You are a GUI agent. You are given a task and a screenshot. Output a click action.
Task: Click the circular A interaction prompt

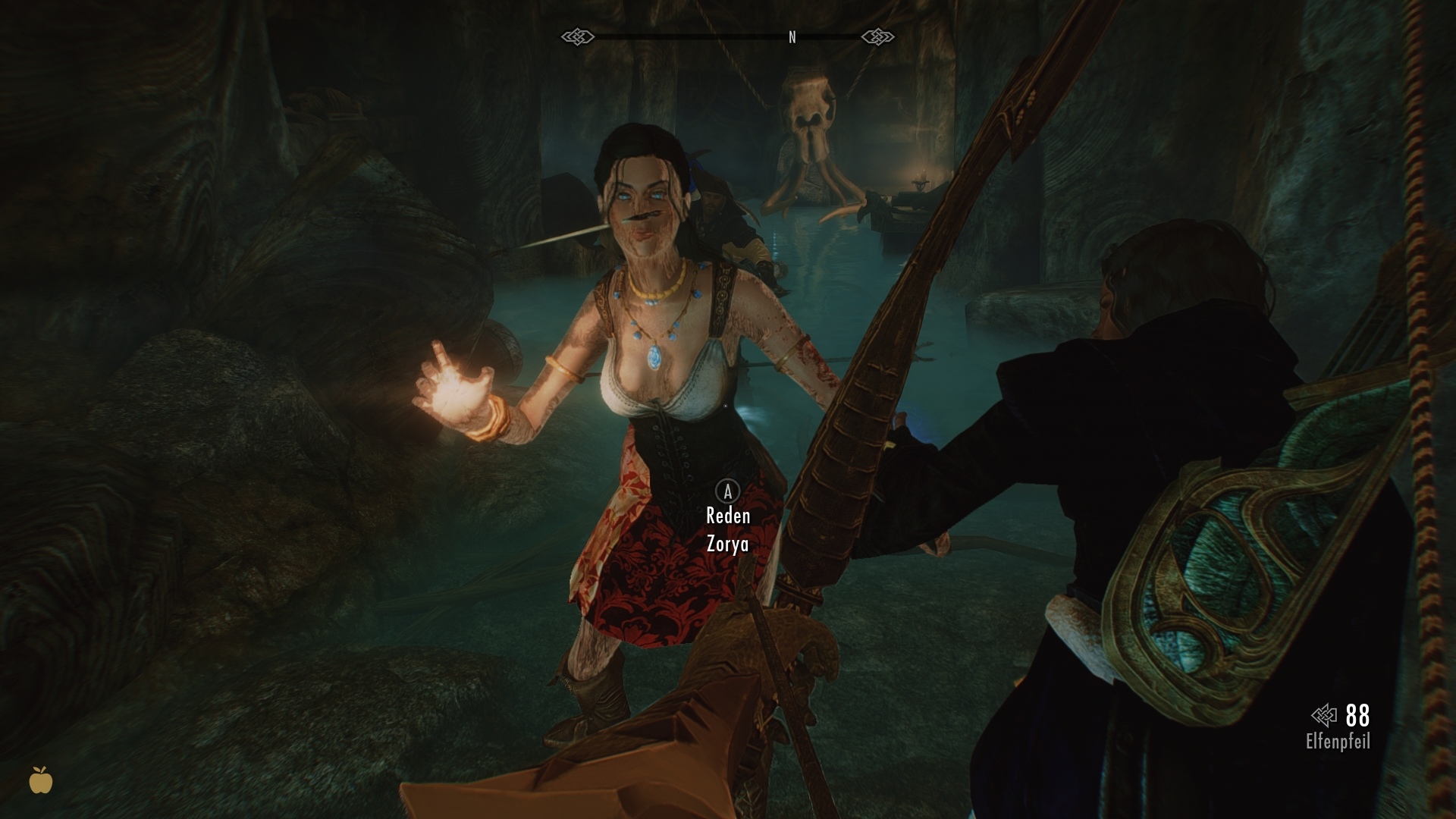click(727, 490)
